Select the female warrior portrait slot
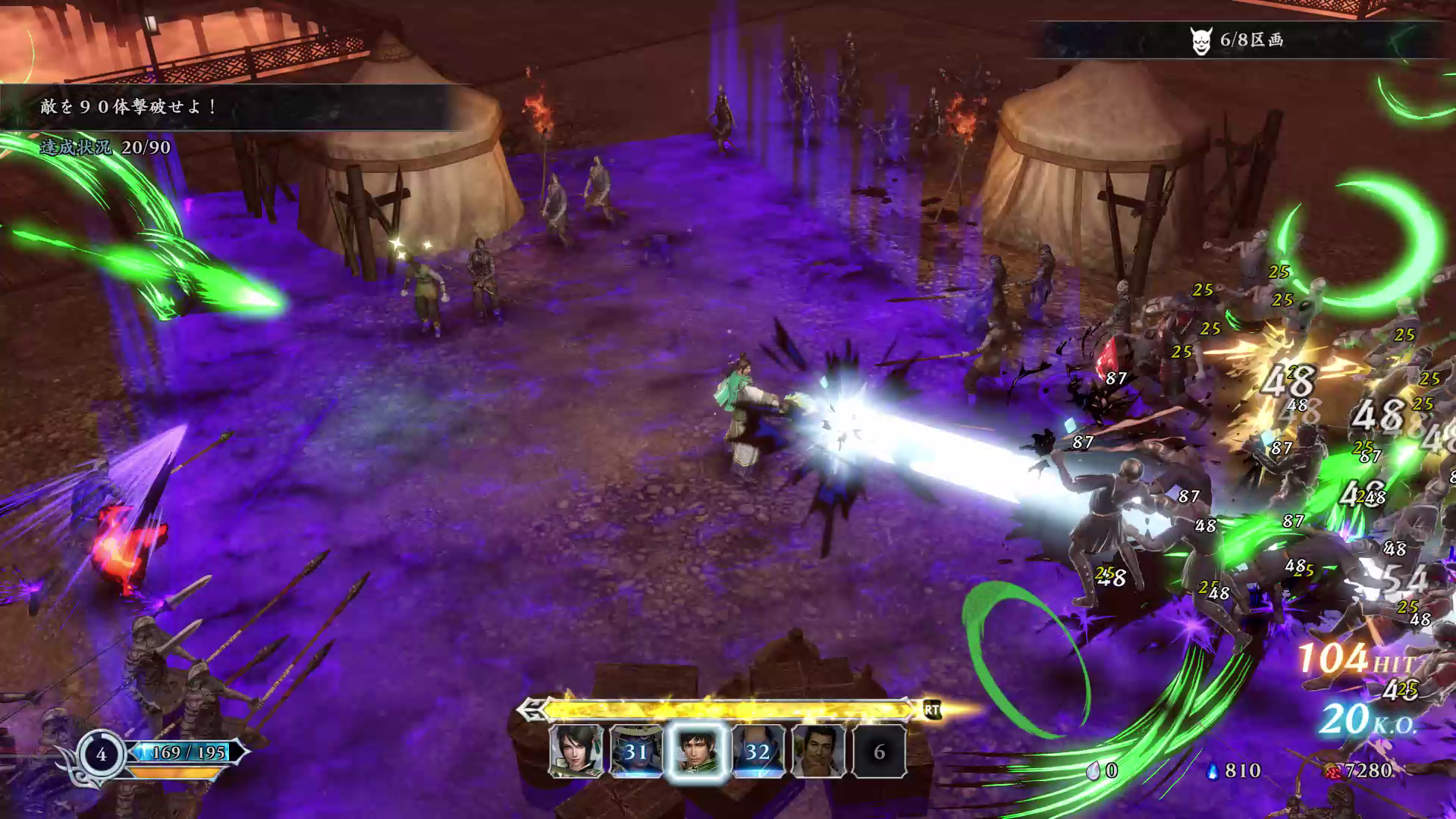 pyautogui.click(x=576, y=751)
